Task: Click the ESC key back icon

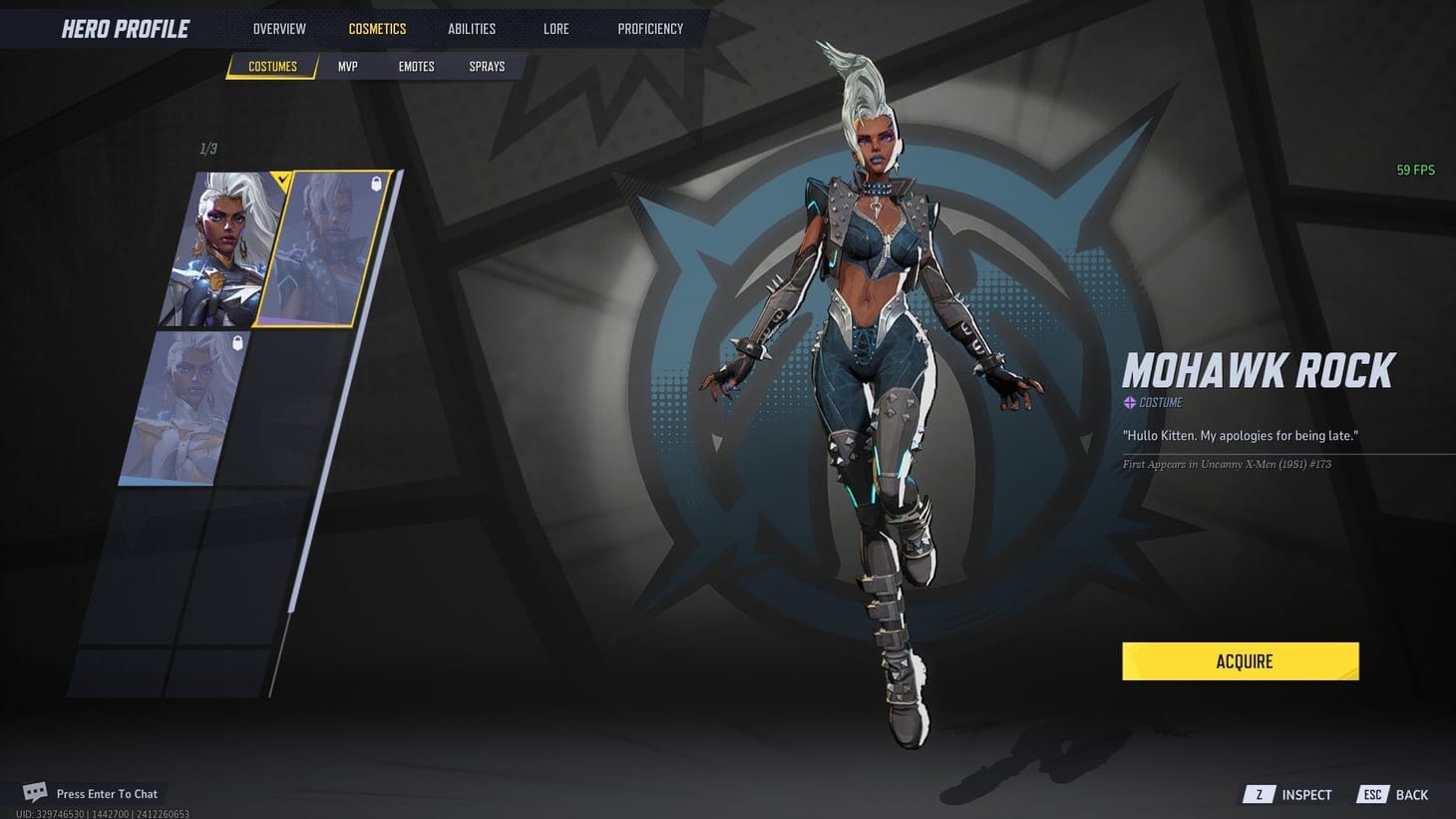Action: click(x=1372, y=794)
